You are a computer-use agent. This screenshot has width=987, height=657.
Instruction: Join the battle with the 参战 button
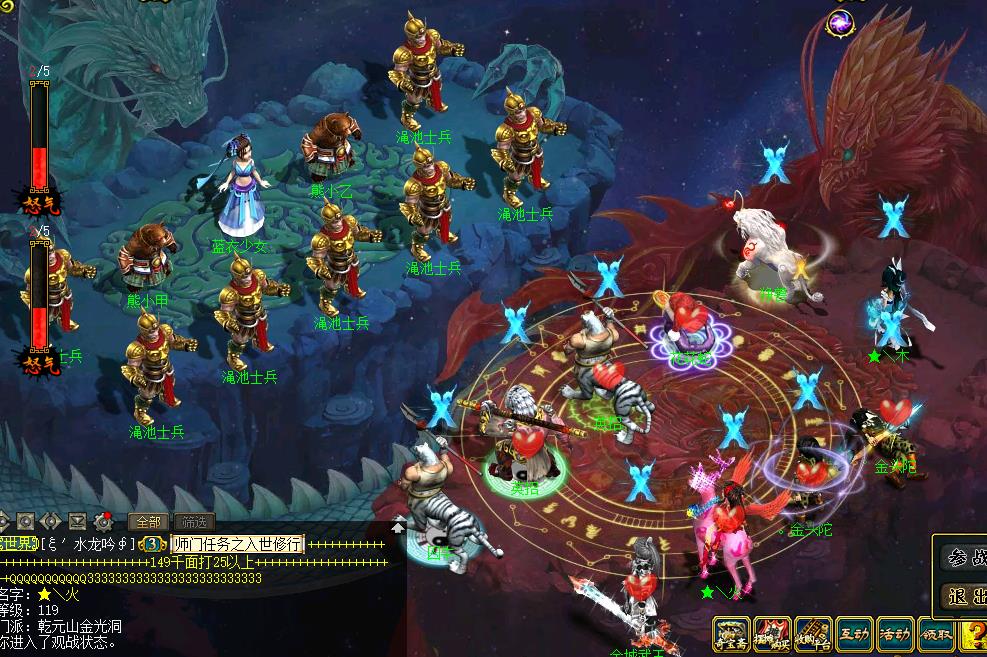click(965, 558)
